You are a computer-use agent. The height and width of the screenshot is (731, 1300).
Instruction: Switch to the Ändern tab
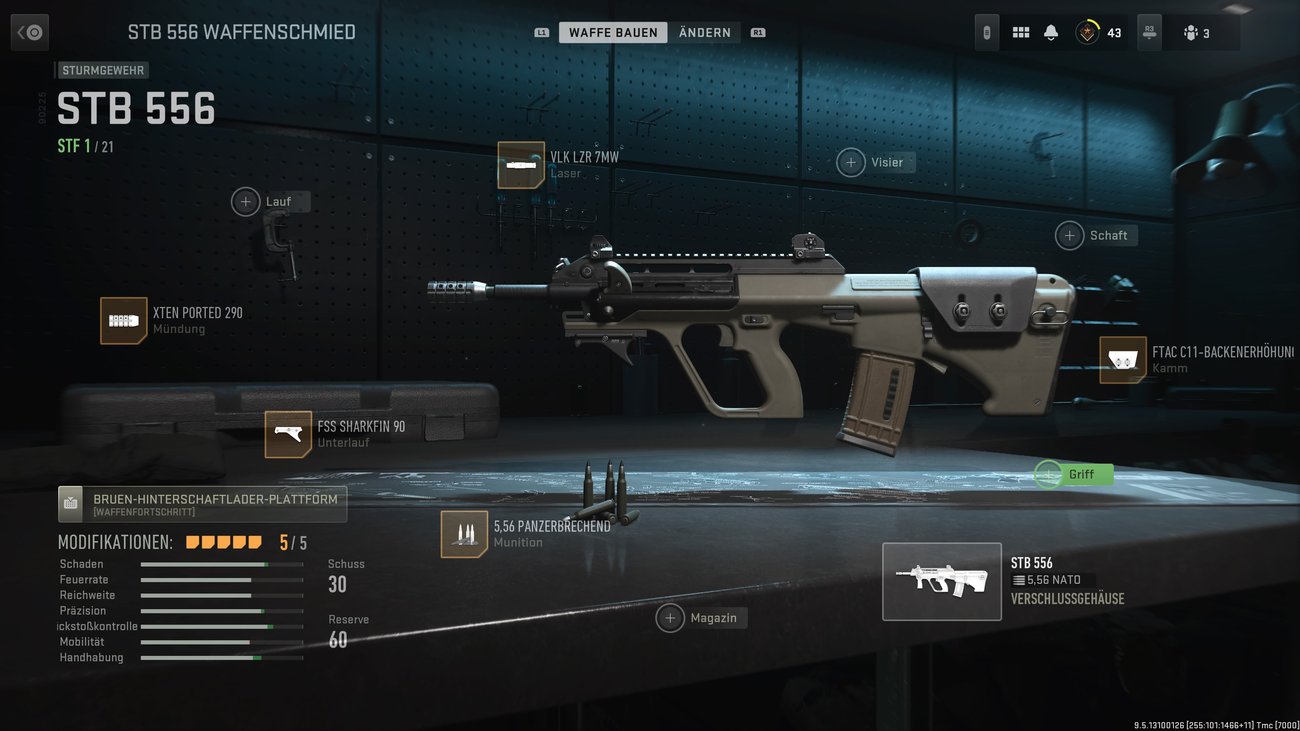(704, 33)
